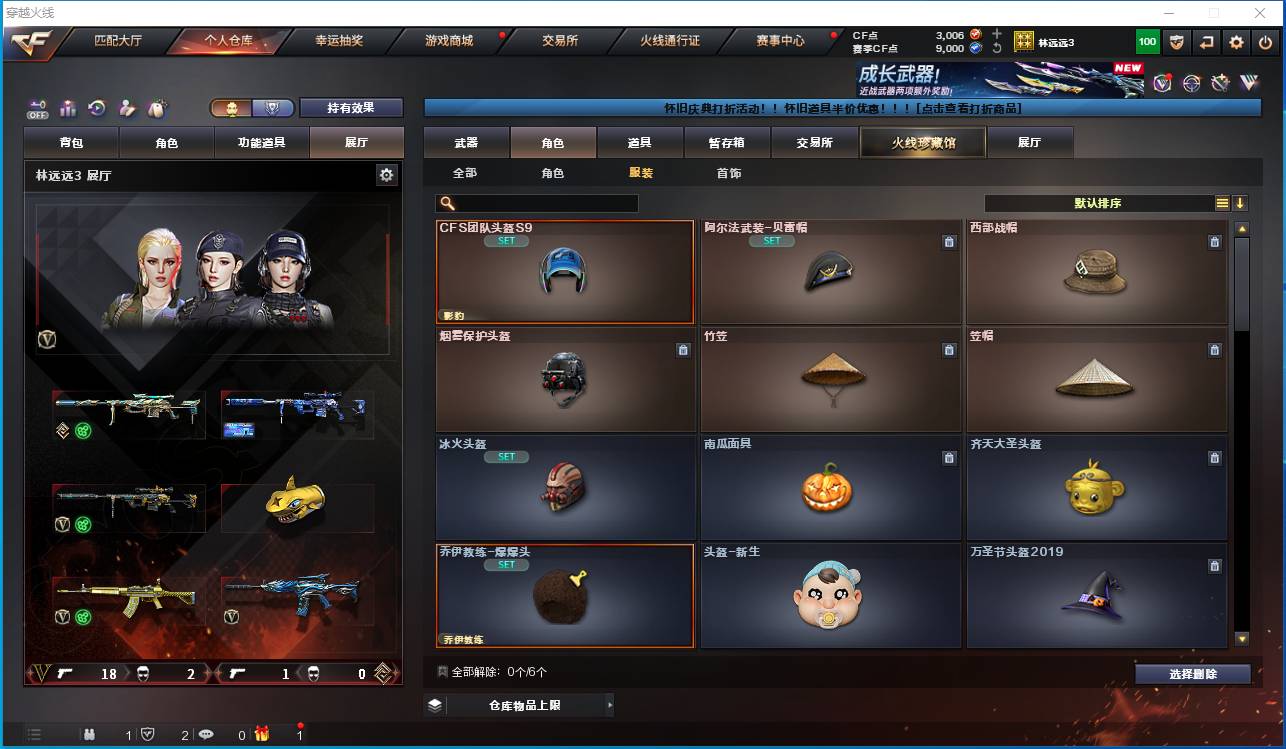Select the 服装 category tab
The height and width of the screenshot is (749, 1286).
pyautogui.click(x=640, y=172)
